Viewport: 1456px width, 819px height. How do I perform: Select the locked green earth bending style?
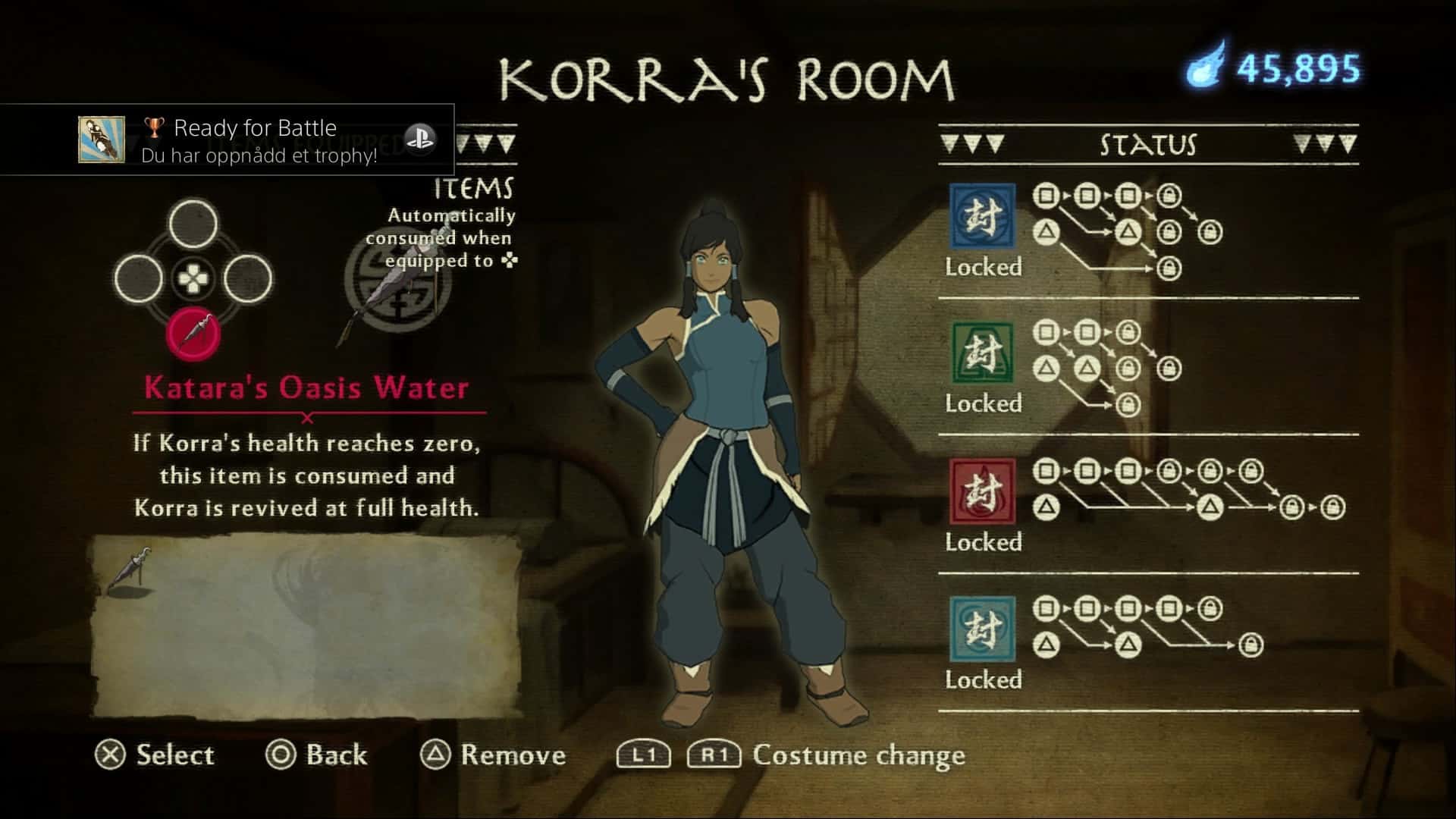pyautogui.click(x=983, y=353)
